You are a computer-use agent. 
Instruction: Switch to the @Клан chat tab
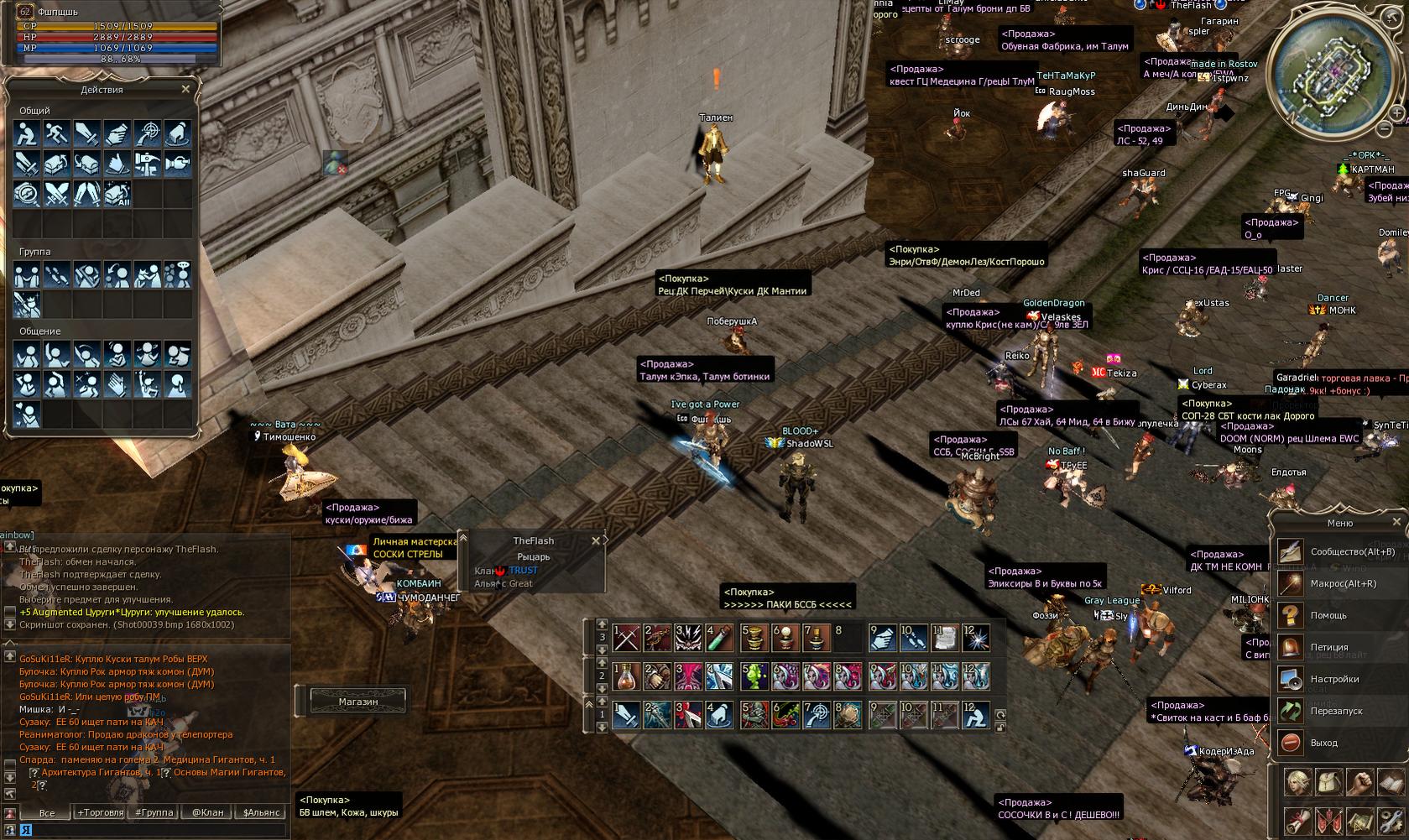(x=207, y=812)
